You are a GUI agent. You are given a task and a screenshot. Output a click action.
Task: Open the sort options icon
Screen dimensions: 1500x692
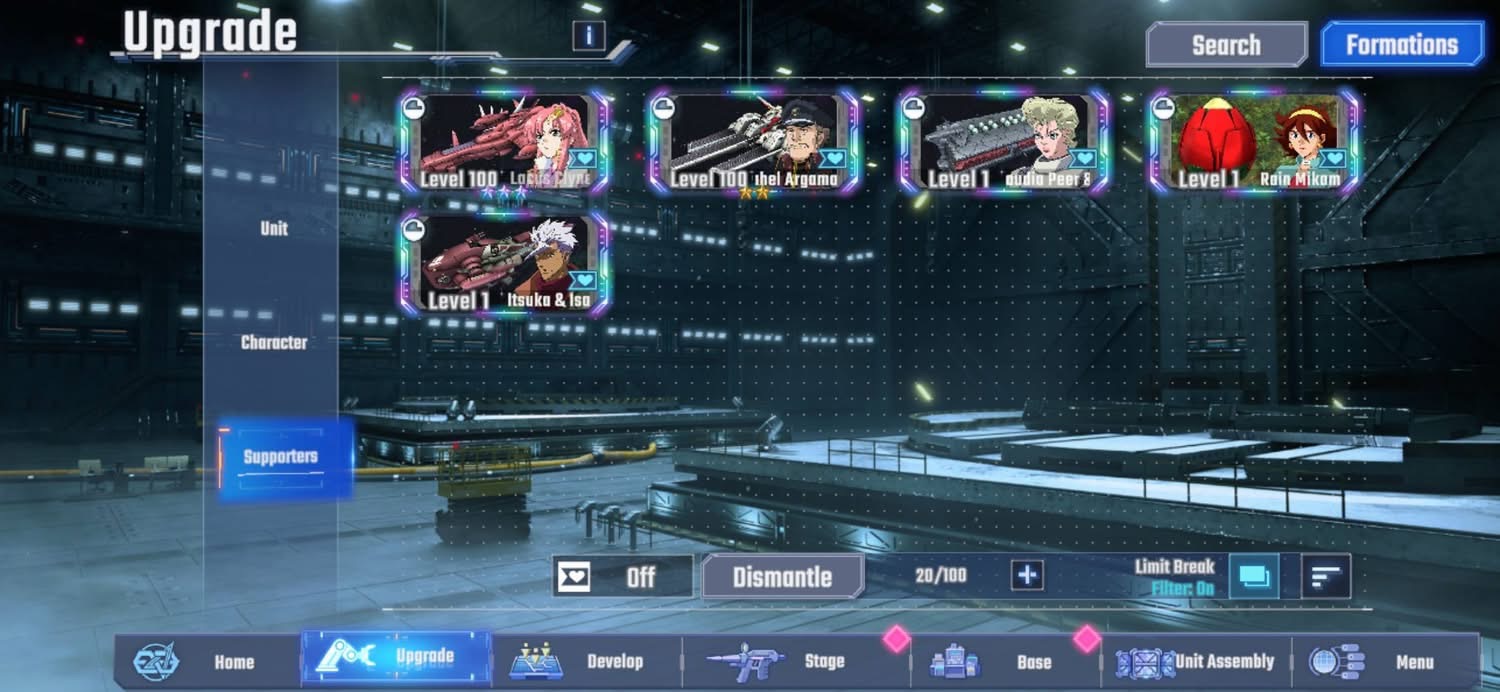(1326, 577)
